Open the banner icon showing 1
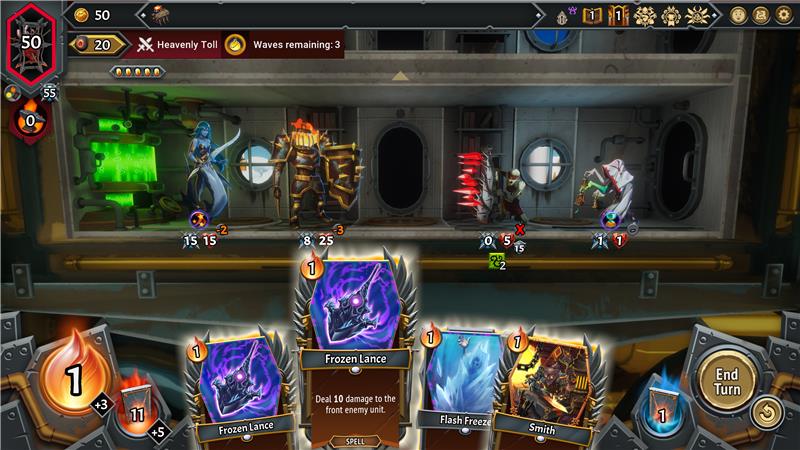 point(619,15)
